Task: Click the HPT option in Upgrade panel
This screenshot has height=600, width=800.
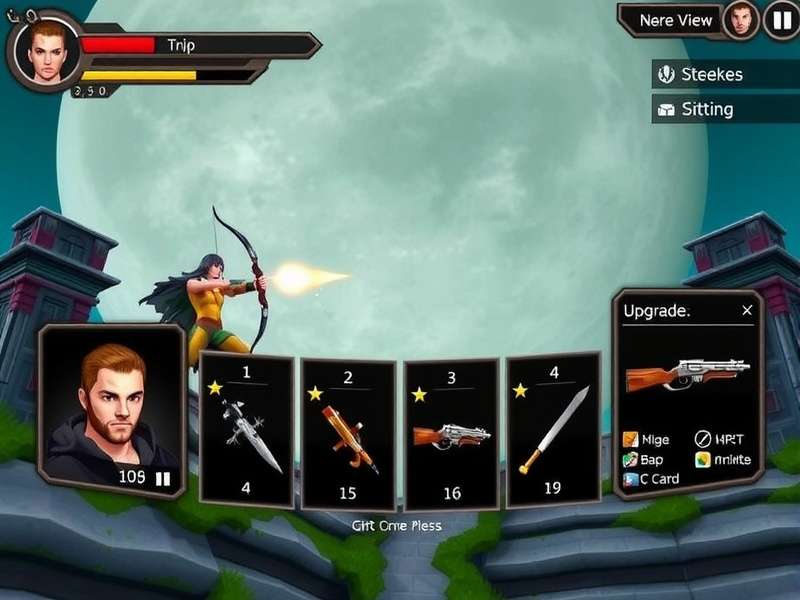Action: point(721,440)
